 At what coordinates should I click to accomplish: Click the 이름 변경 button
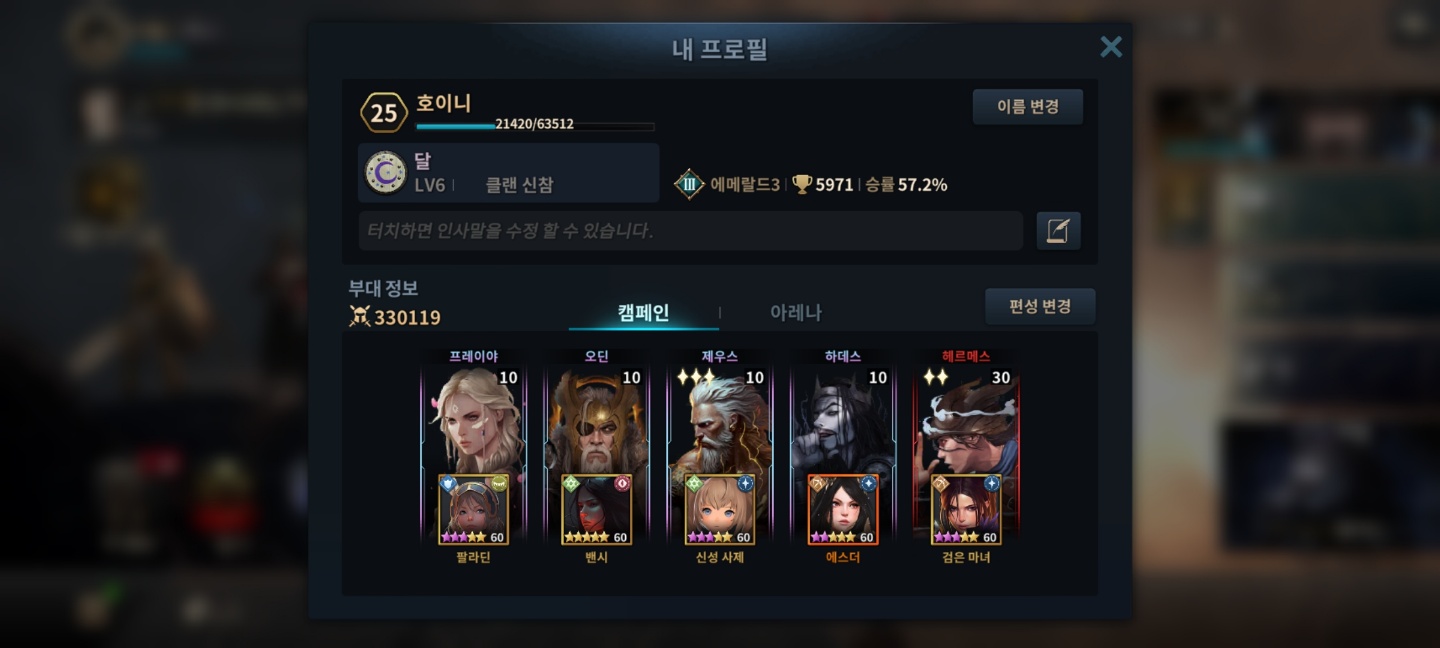(1027, 107)
